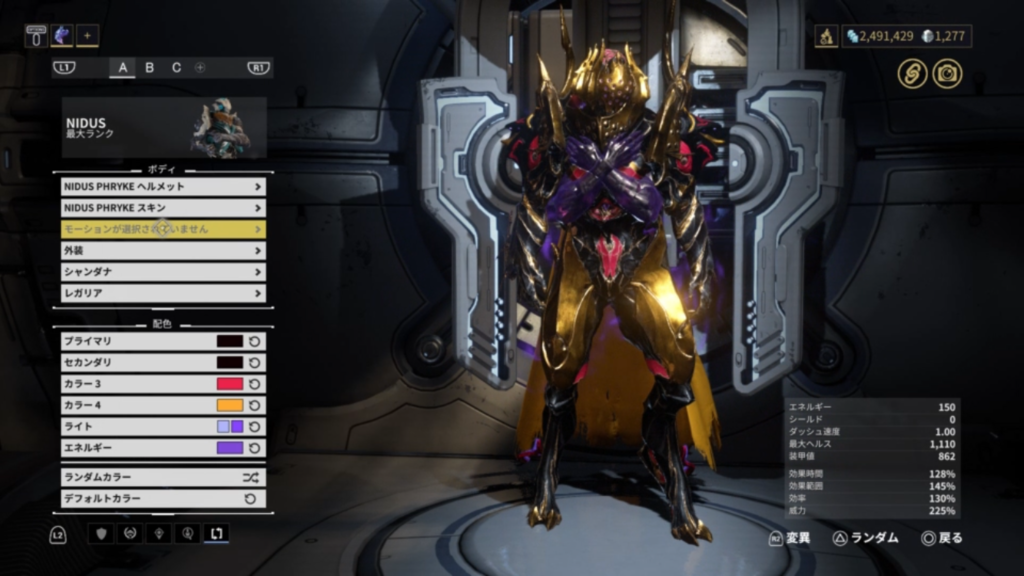Click the chain link icon
The width and height of the screenshot is (1024, 576).
(912, 73)
